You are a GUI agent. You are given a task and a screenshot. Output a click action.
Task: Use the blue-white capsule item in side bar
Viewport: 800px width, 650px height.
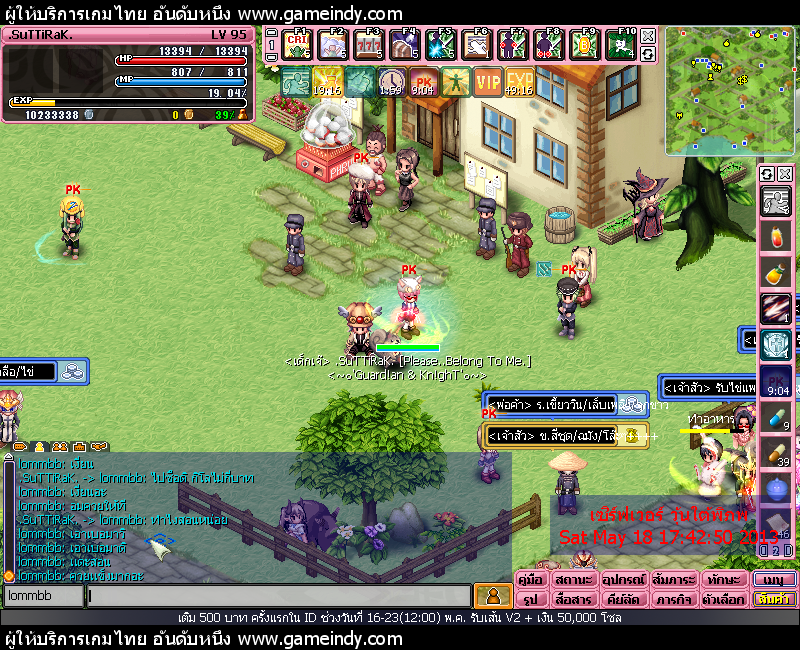point(775,417)
